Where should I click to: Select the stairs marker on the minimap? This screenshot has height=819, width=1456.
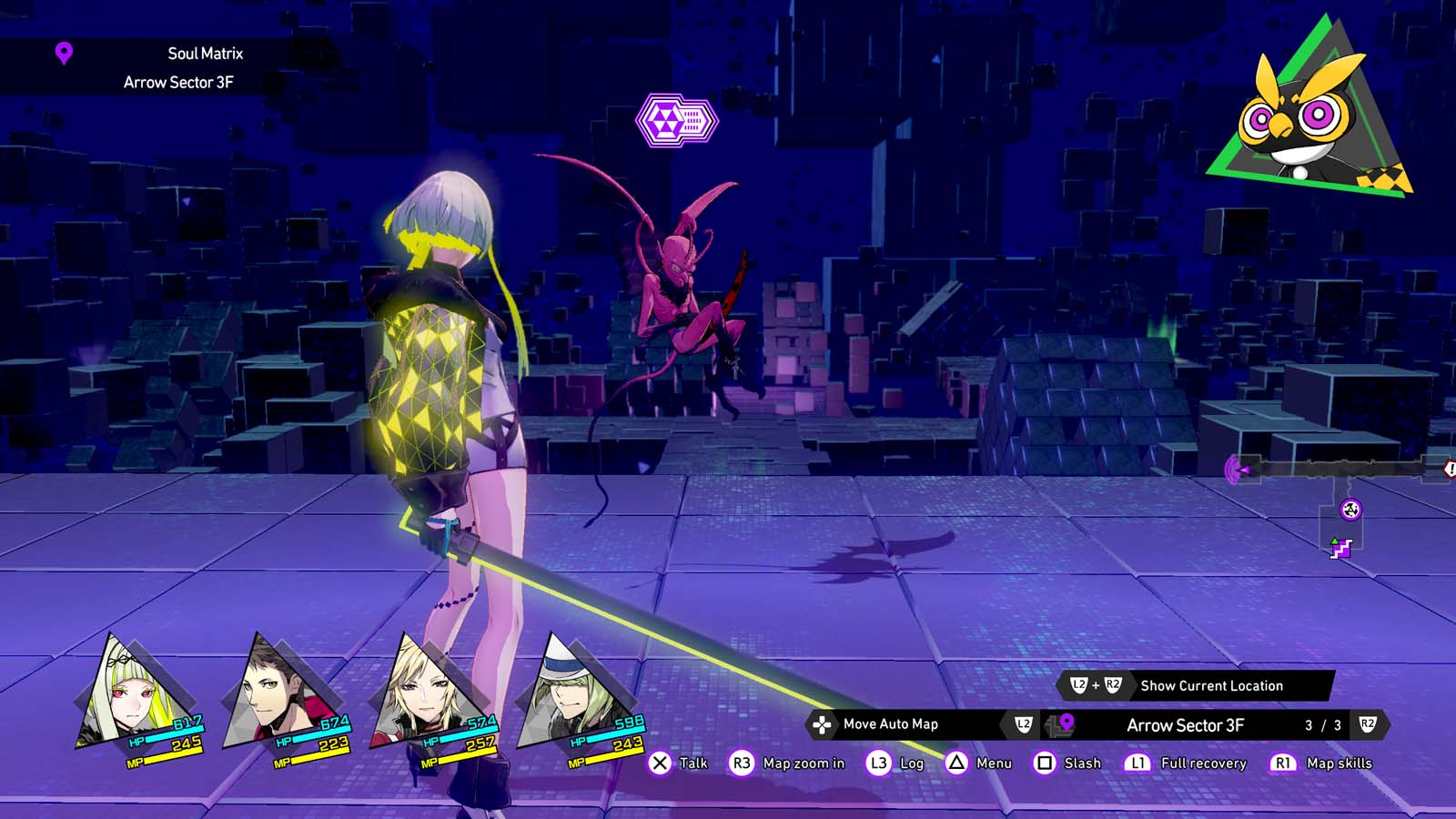[1340, 549]
